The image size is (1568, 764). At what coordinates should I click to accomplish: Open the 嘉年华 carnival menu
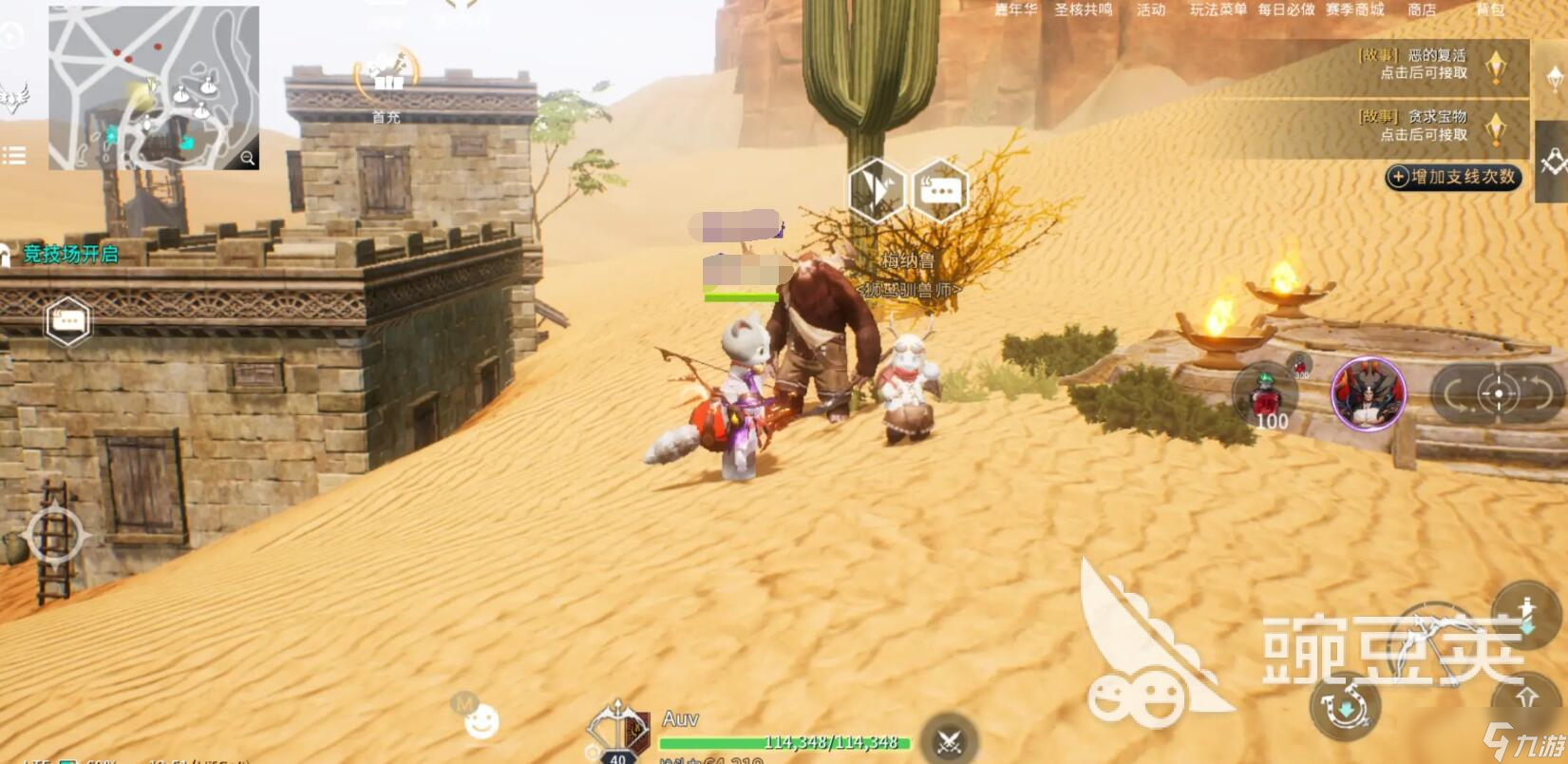(1015, 10)
